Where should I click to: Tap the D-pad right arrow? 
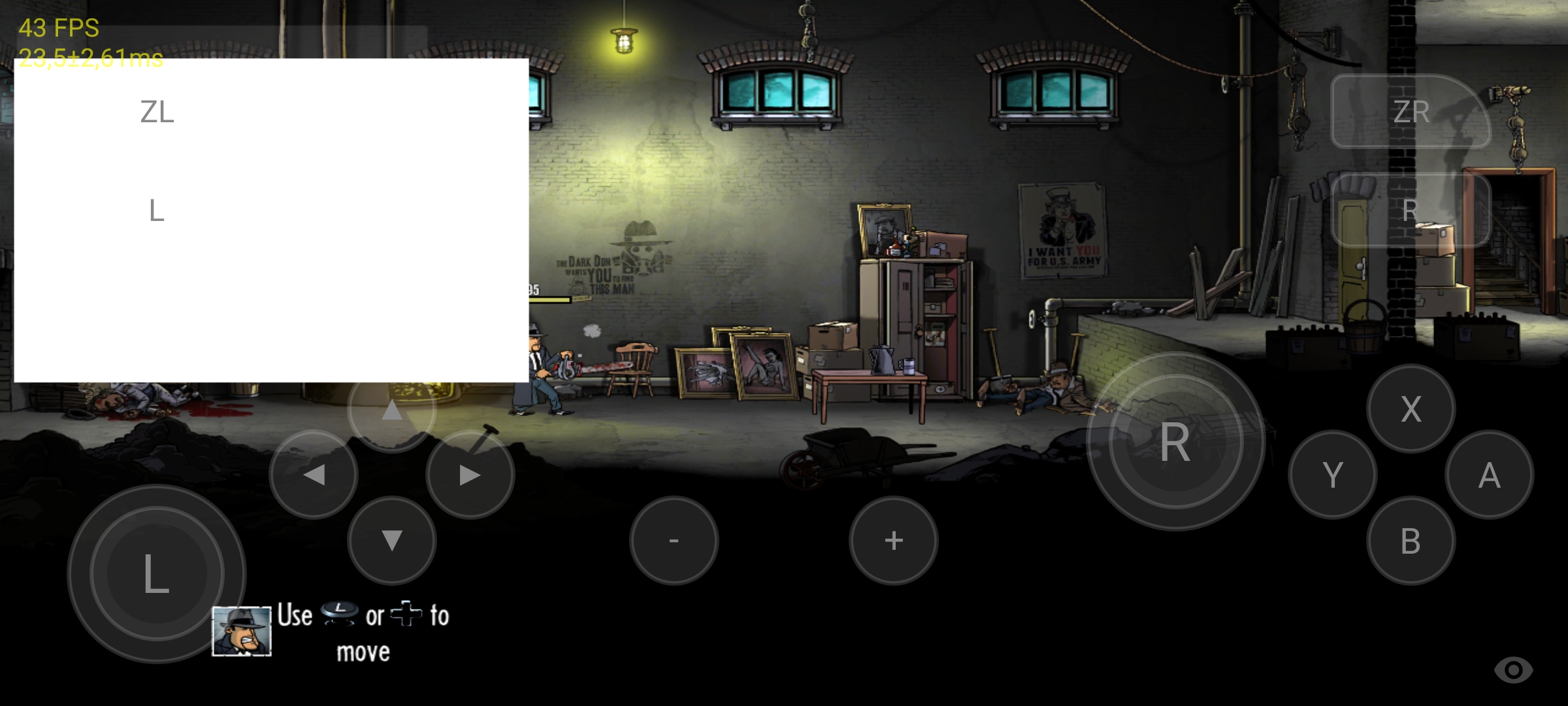coord(470,475)
